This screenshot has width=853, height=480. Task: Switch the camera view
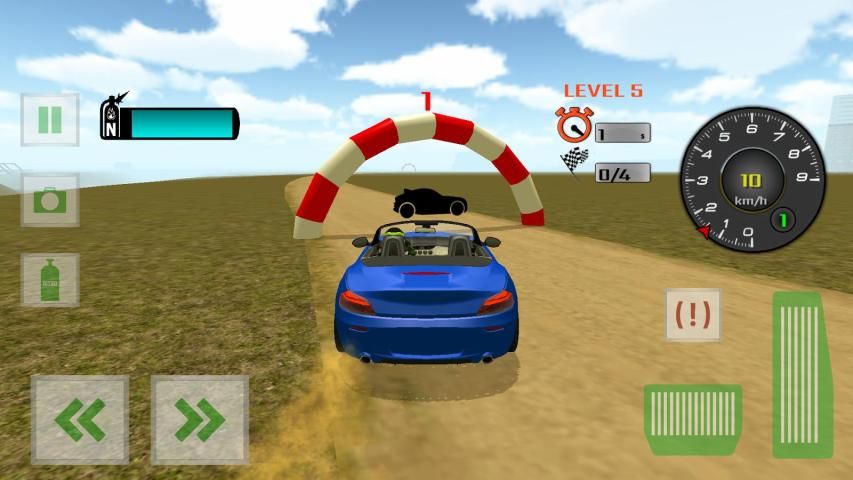(x=49, y=199)
